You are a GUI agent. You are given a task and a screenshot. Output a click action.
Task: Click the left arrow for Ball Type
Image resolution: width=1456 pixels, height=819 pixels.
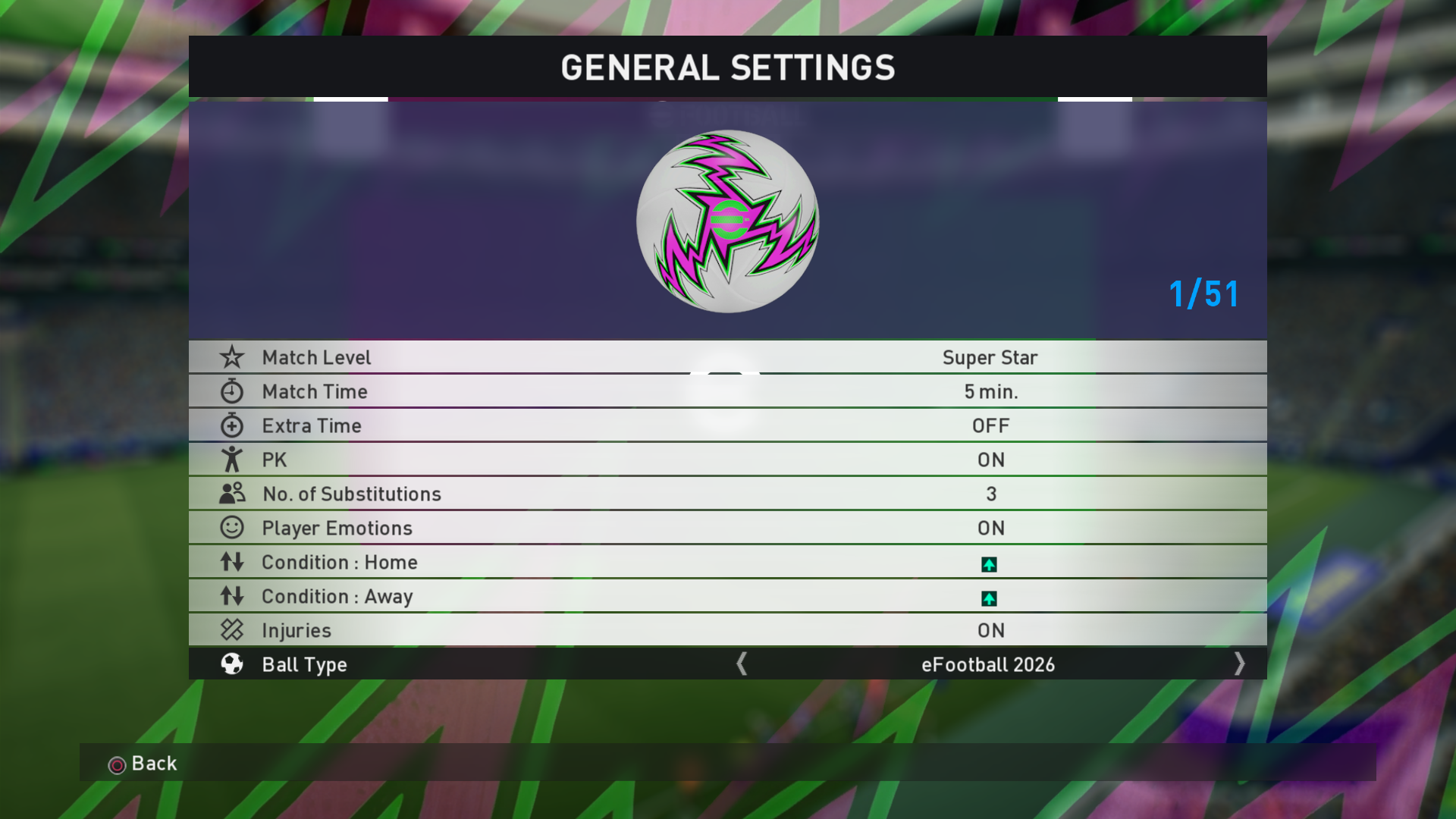(x=742, y=664)
